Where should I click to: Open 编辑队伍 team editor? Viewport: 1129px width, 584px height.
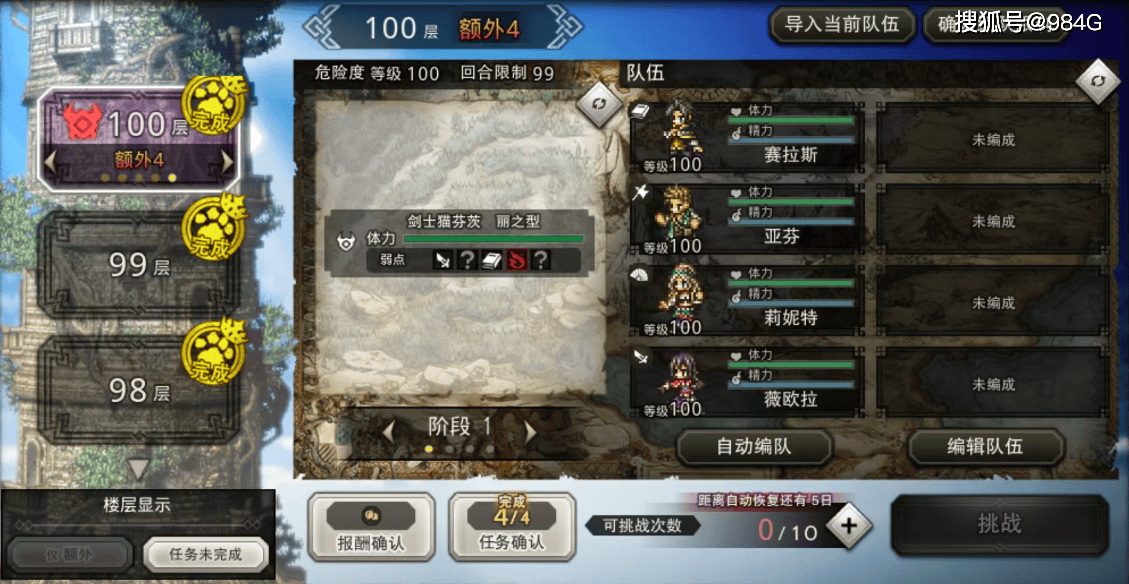tap(985, 447)
